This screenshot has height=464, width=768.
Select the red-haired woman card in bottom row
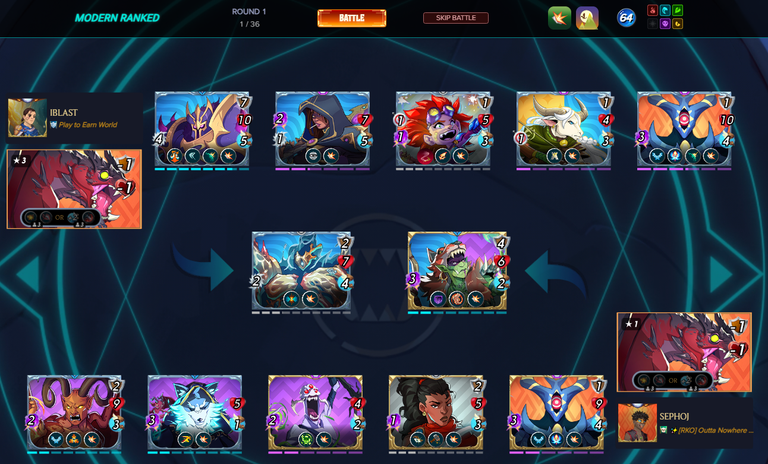pyautogui.click(x=436, y=412)
